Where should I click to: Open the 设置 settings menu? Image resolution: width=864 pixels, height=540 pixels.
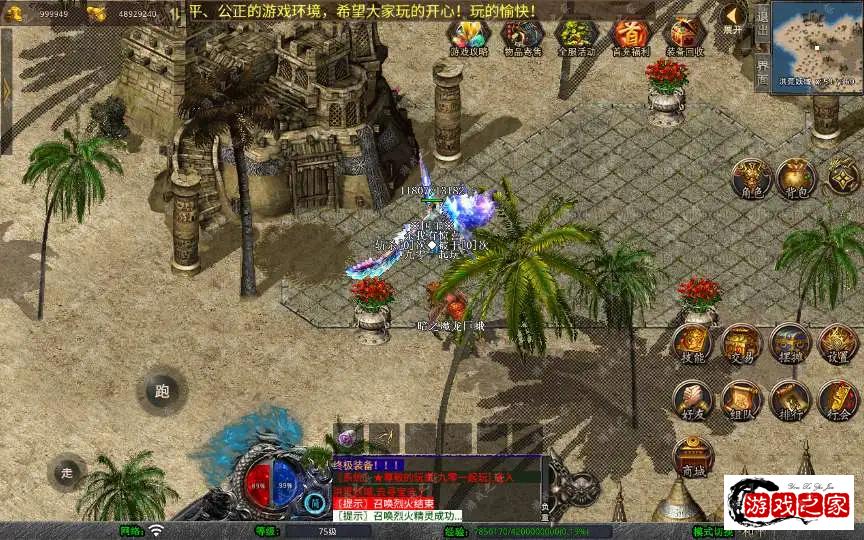pos(838,343)
